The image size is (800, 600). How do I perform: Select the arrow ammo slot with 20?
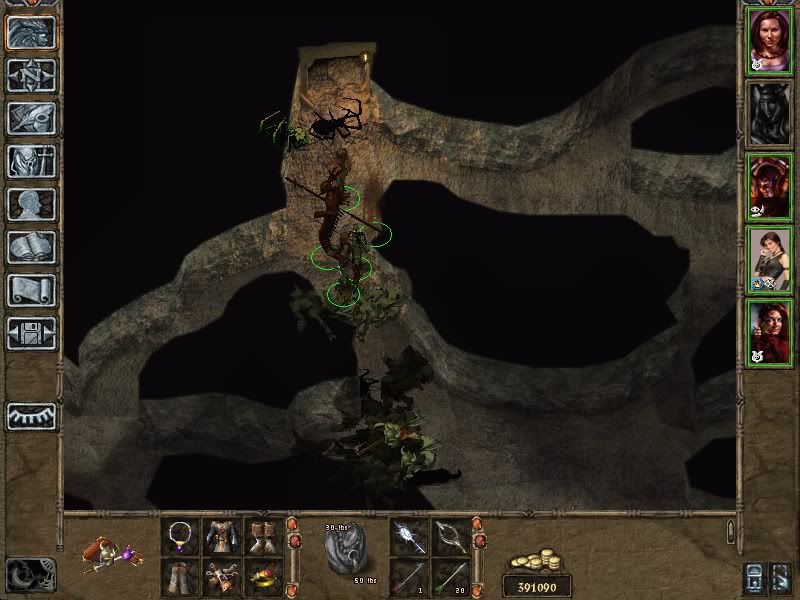tap(451, 577)
